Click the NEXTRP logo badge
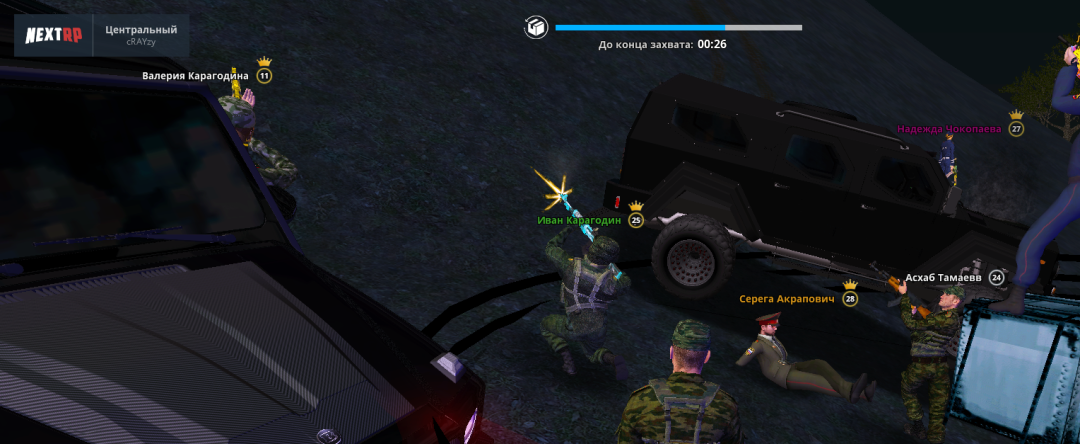 point(53,36)
